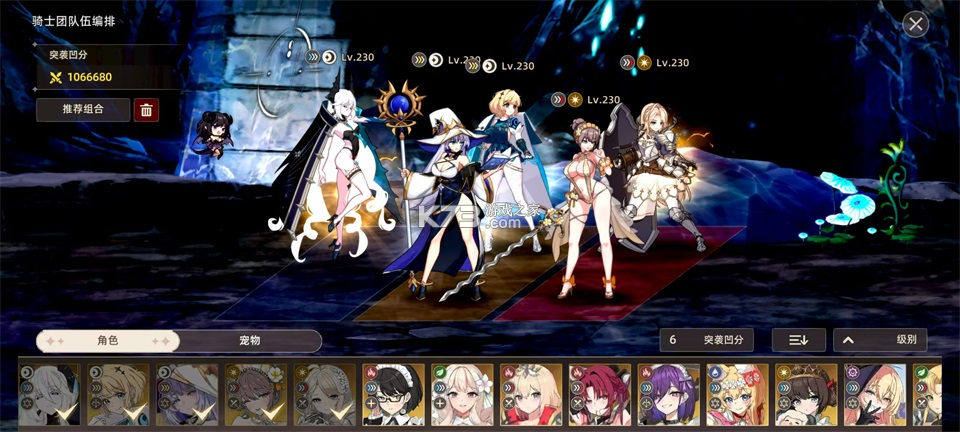This screenshot has height=432, width=960.
Task: Open the 级别 sort dropdown
Action: click(880, 340)
